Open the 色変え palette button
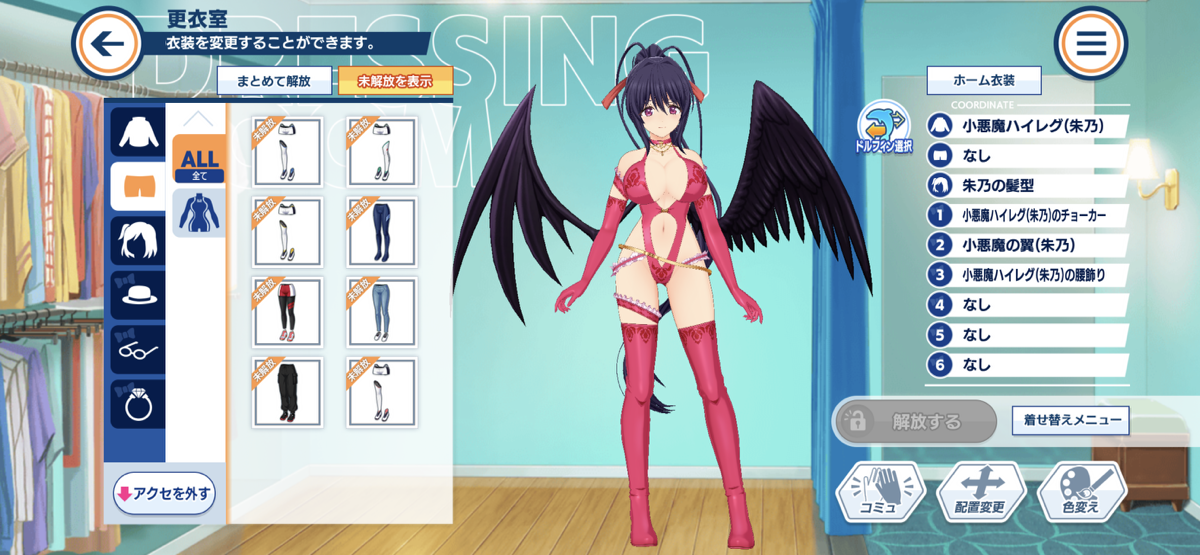 pos(1082,490)
